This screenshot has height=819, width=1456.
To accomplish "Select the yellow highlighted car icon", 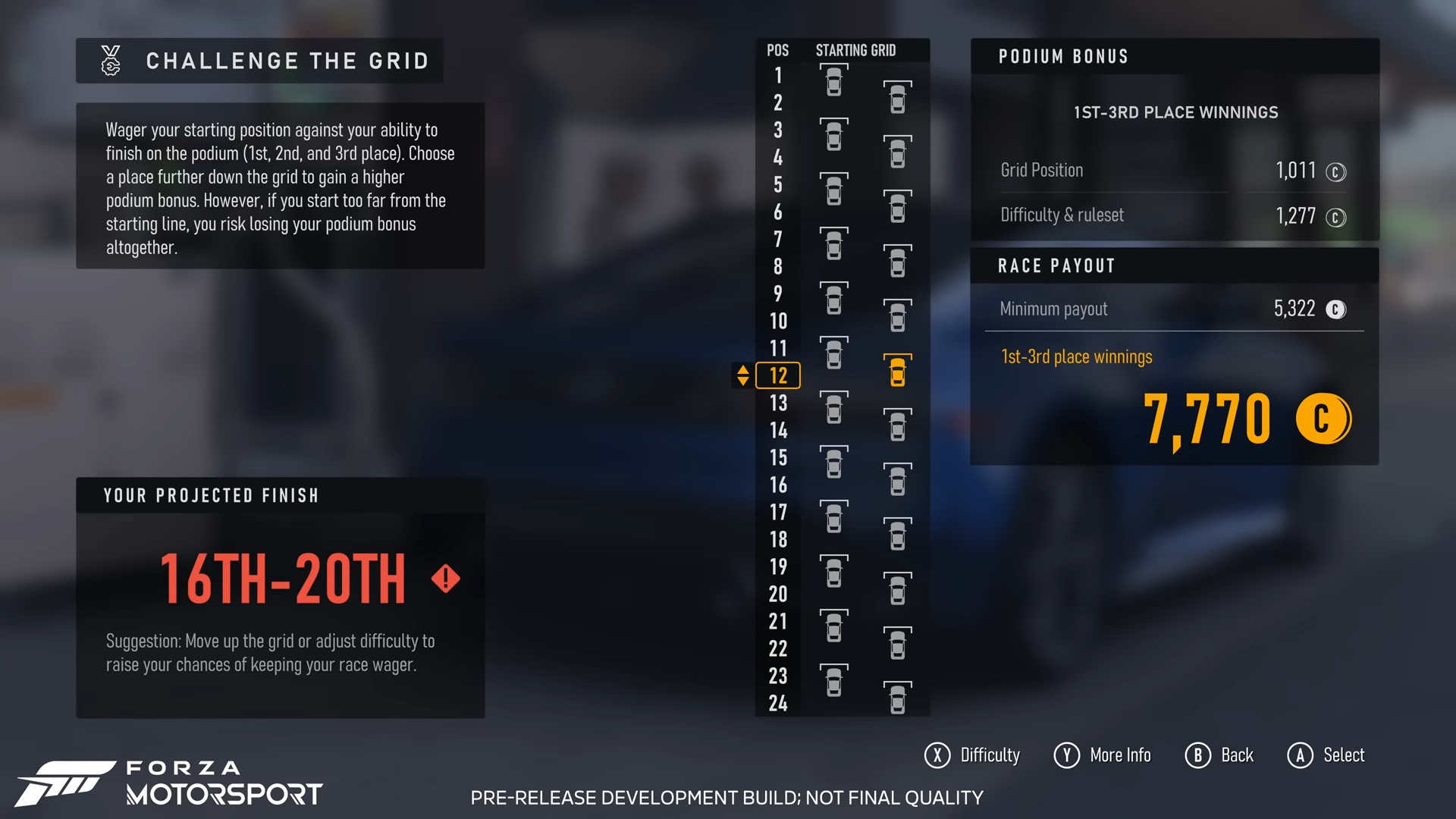I will click(x=897, y=372).
